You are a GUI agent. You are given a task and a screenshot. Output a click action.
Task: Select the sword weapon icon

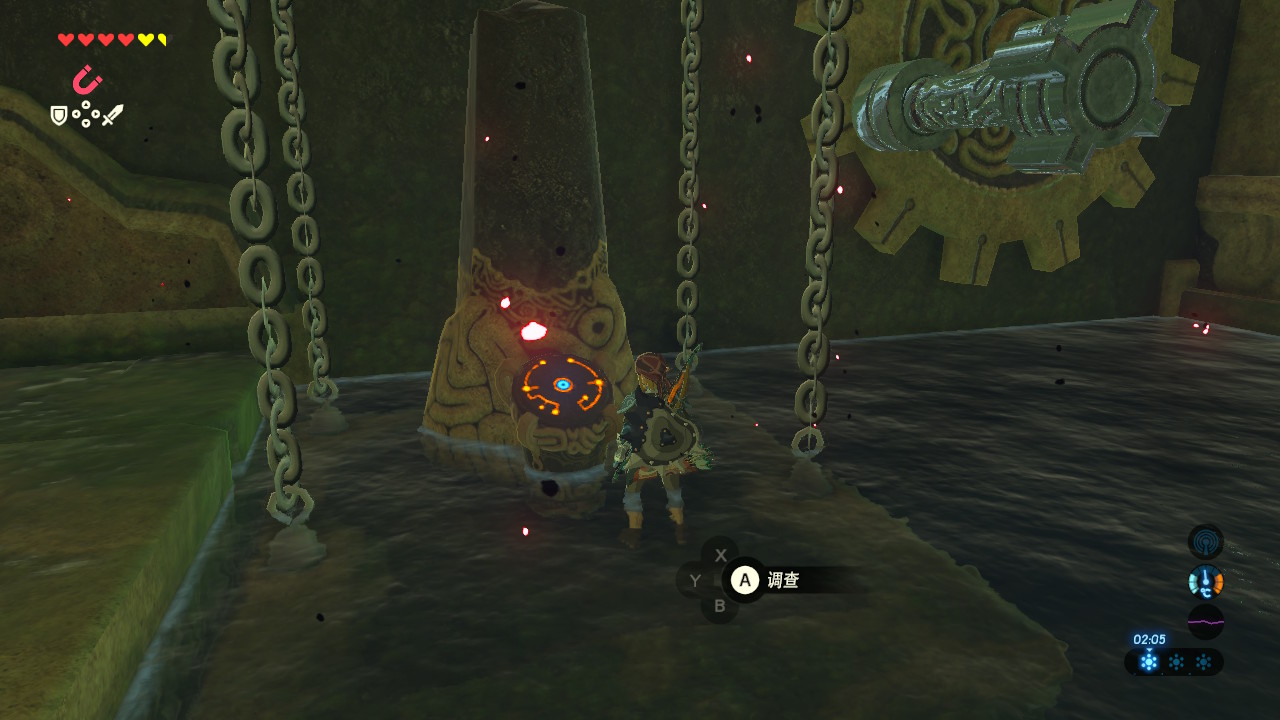tap(112, 115)
